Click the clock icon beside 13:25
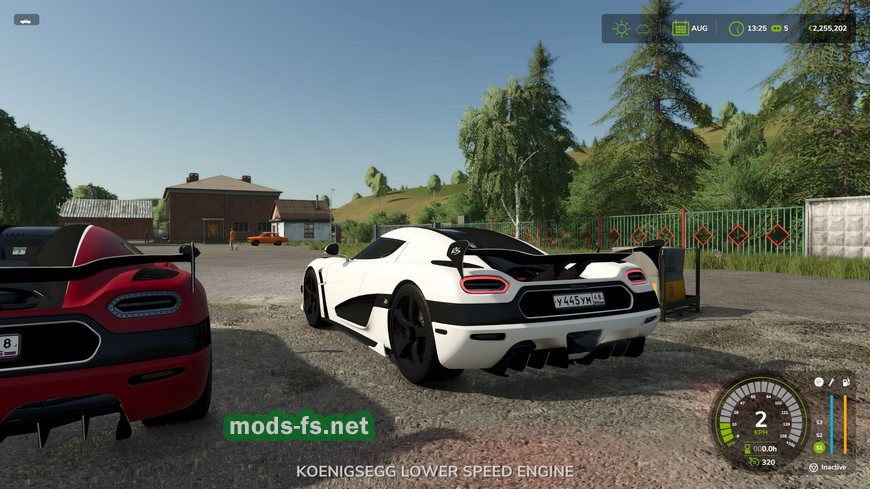Image resolution: width=870 pixels, height=489 pixels. pos(736,28)
